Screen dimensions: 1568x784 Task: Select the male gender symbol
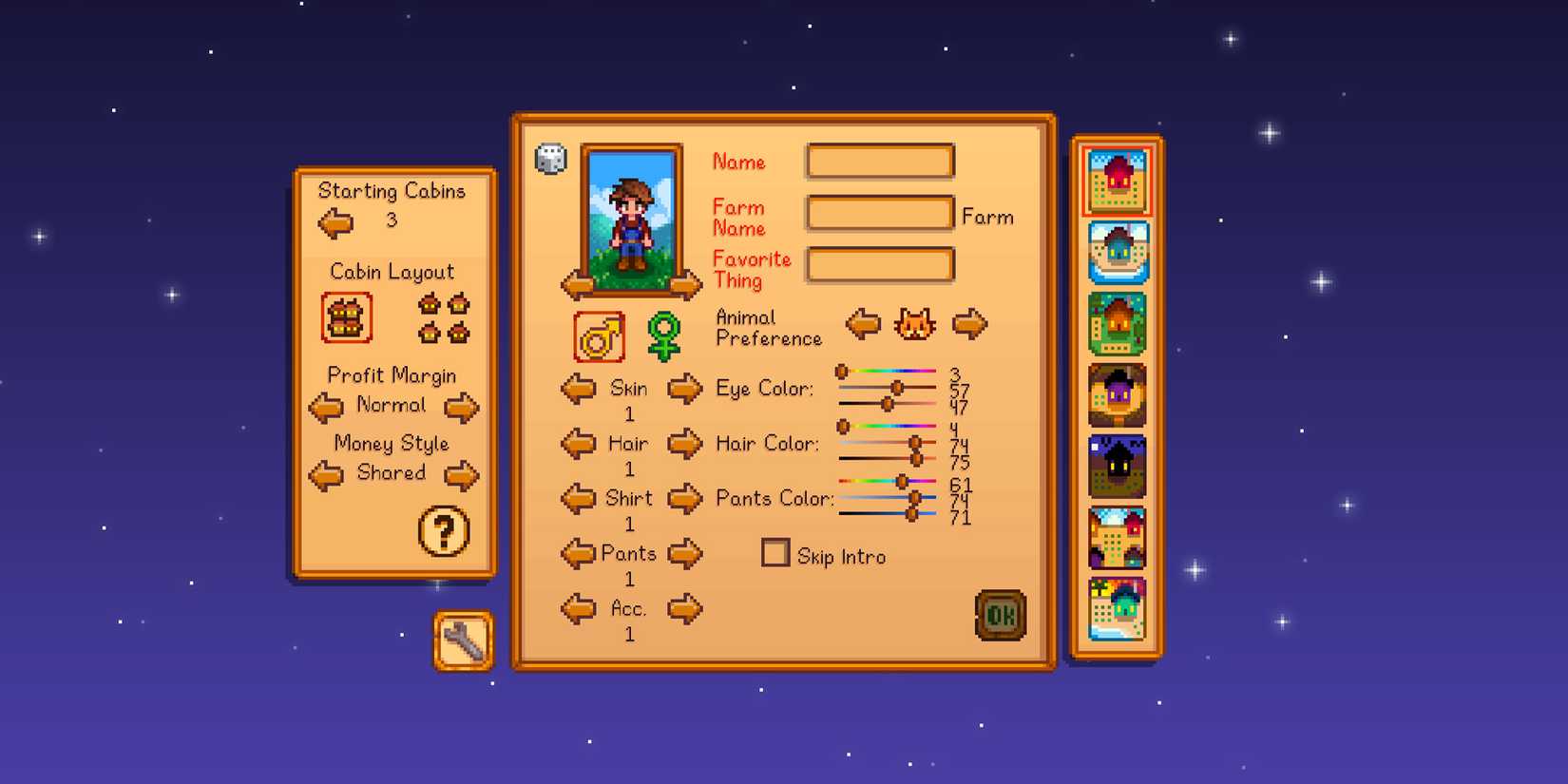[599, 335]
